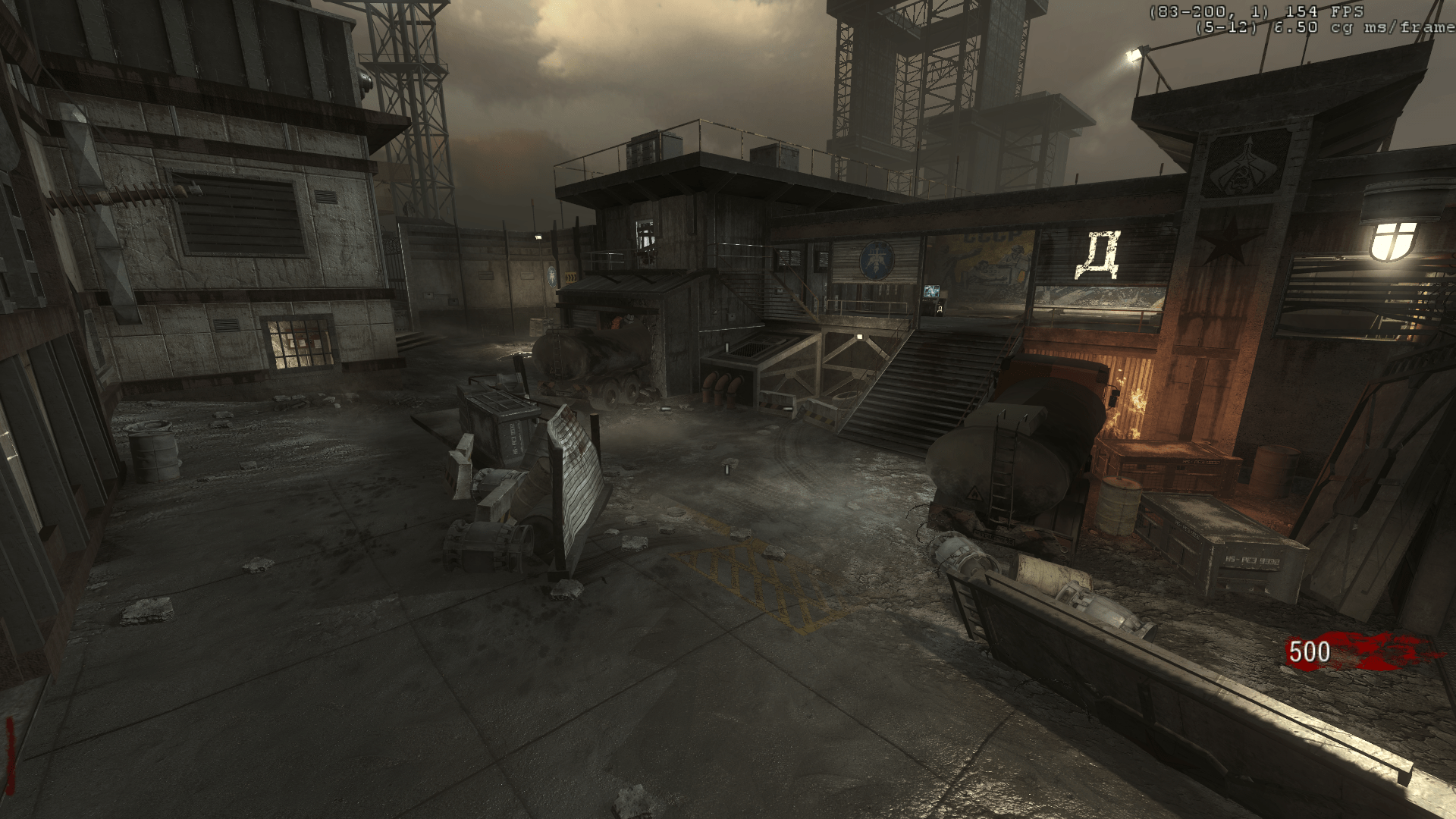1456x819 pixels.
Task: Click the small glowing light under the stairs
Action: click(x=860, y=337)
